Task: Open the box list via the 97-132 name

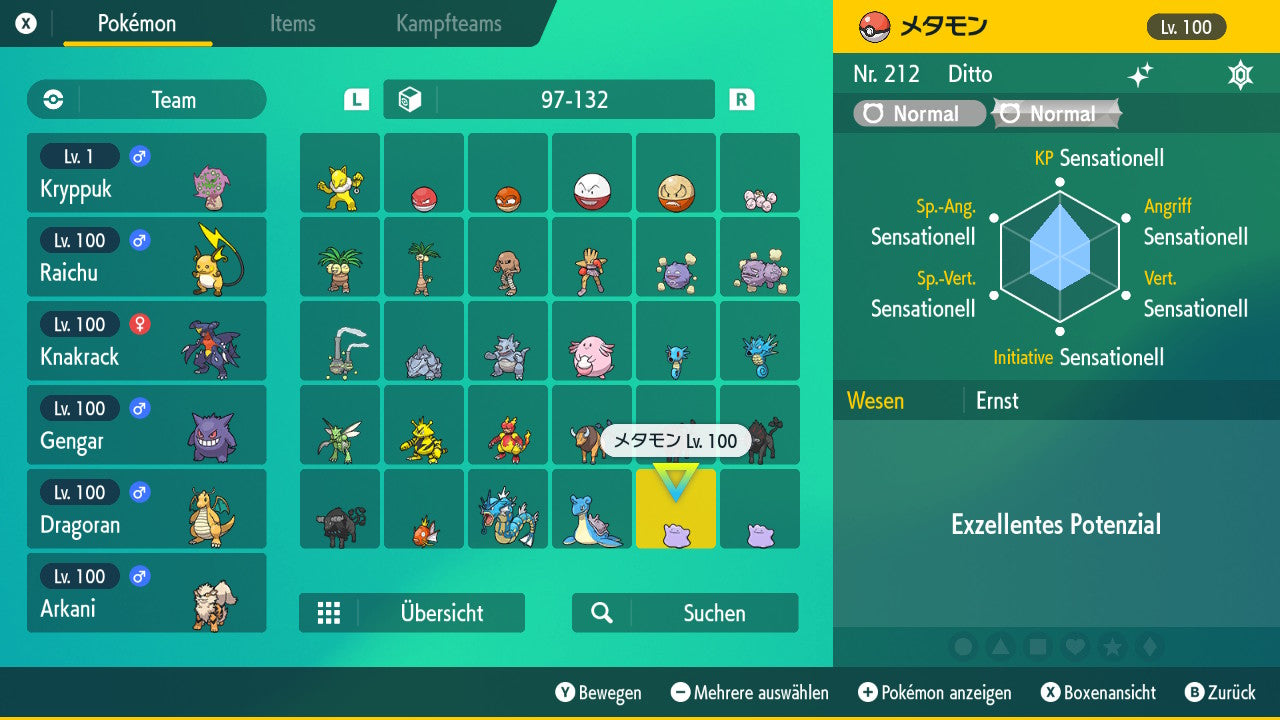Action: point(548,99)
